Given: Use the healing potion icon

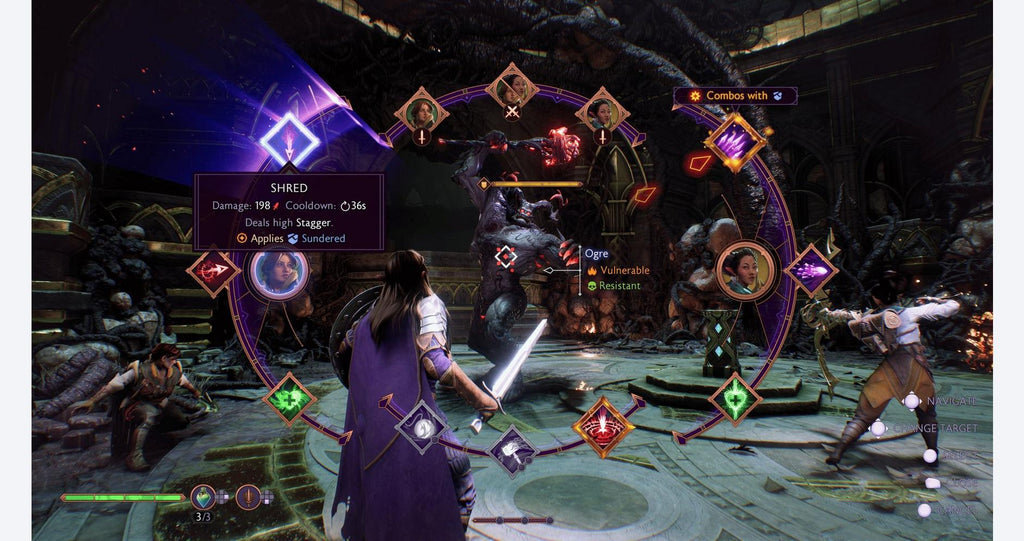Looking at the screenshot, I should pyautogui.click(x=203, y=496).
